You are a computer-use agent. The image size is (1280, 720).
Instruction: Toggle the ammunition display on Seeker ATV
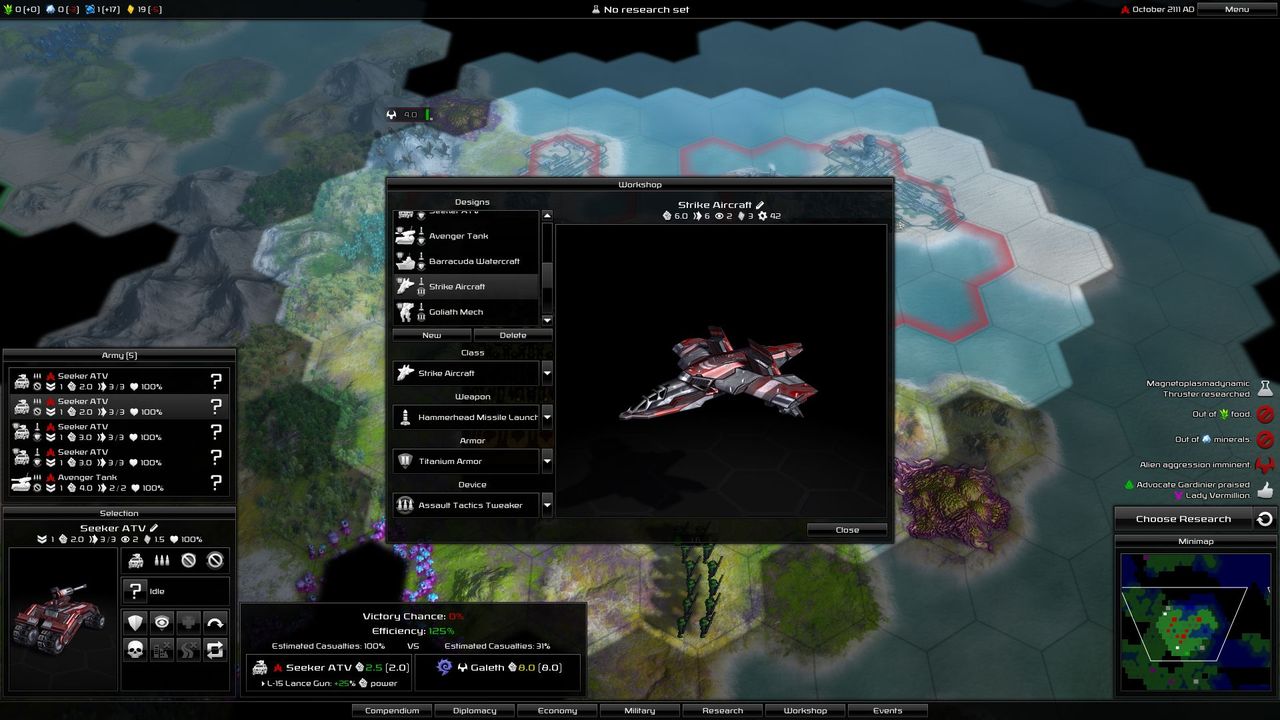(162, 560)
